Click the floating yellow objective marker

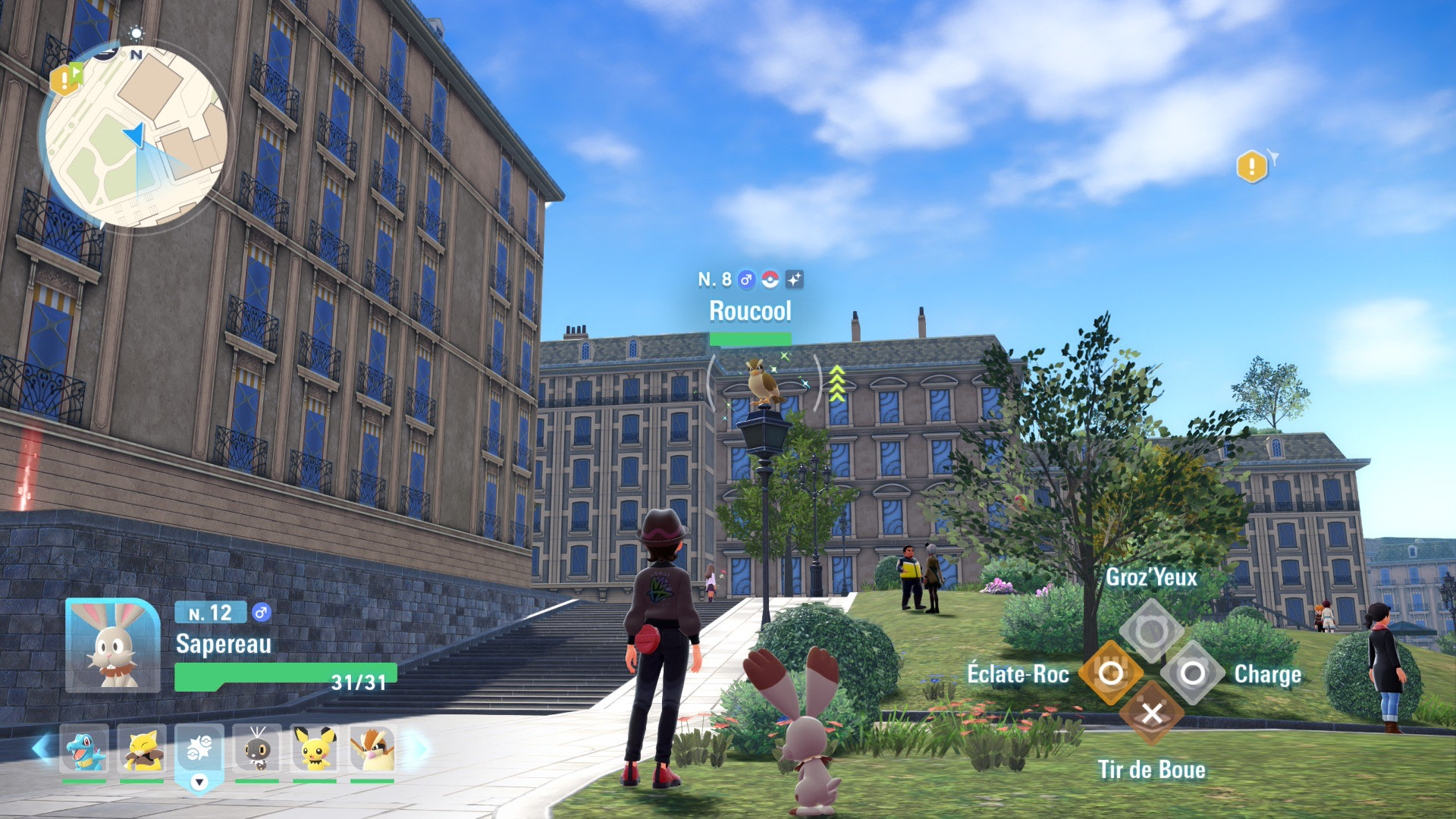pos(1252,166)
